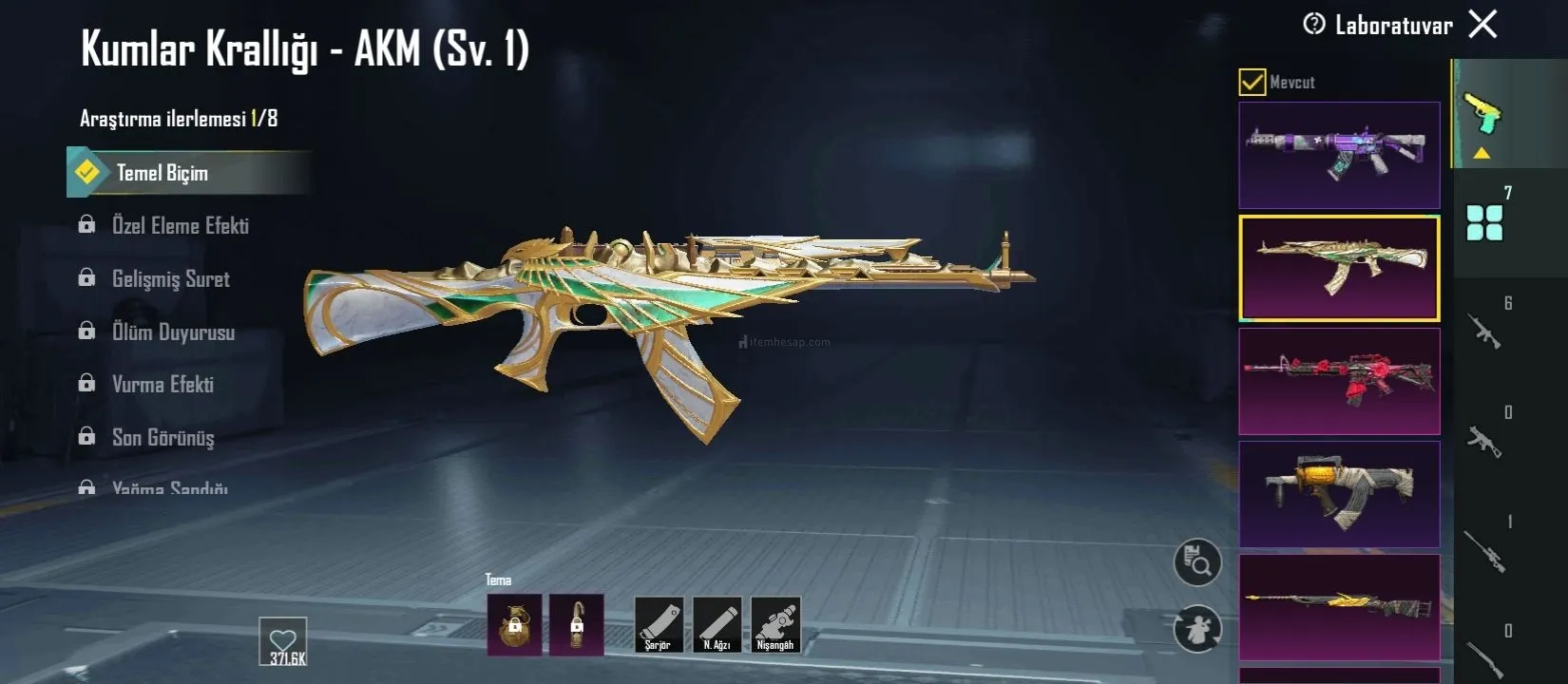Viewport: 1568px width, 684px height.
Task: Choose the locked Son Görünüş entry
Action: [163, 438]
